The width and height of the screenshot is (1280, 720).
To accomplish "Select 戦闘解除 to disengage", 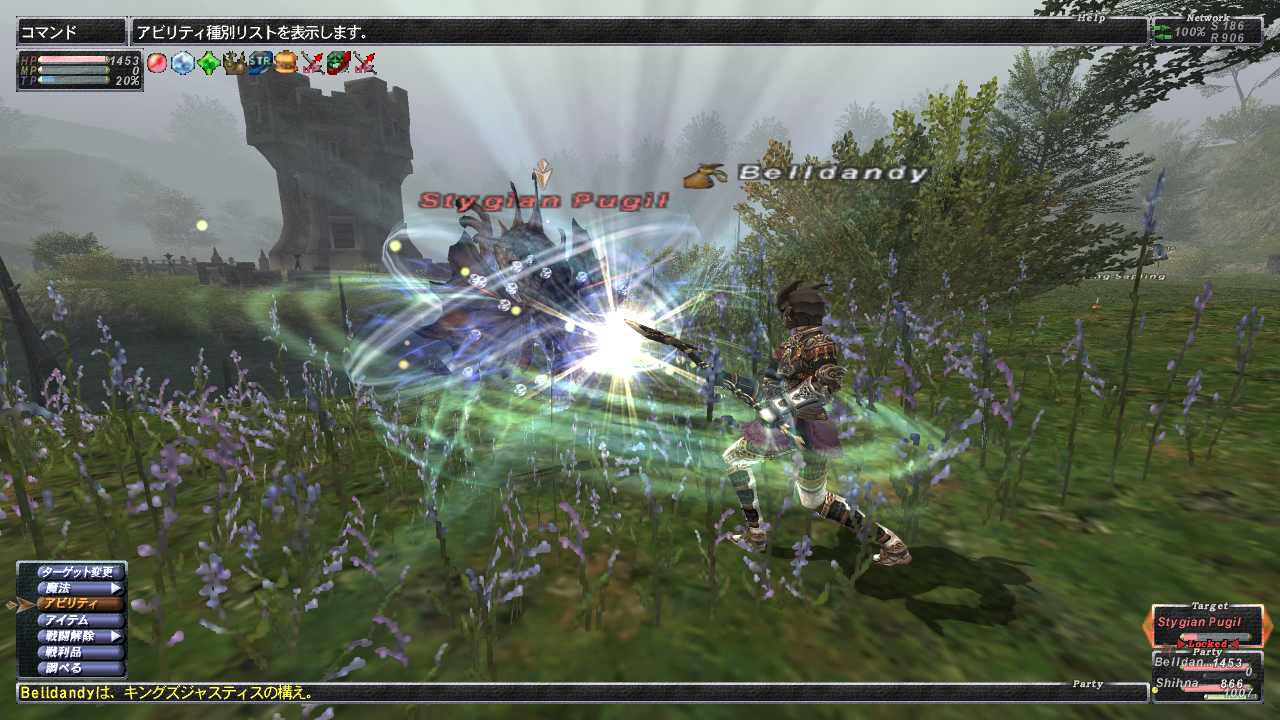I will pyautogui.click(x=80, y=636).
